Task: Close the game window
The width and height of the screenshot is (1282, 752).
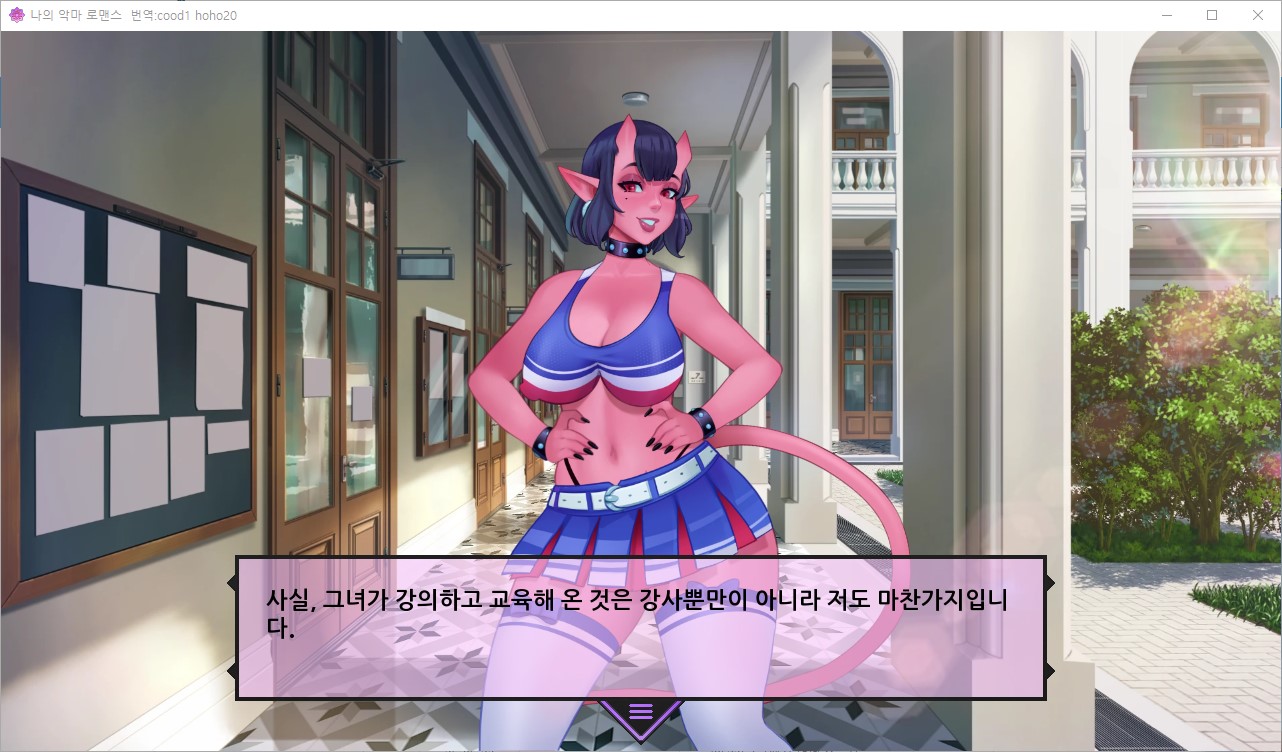Action: (x=1258, y=15)
